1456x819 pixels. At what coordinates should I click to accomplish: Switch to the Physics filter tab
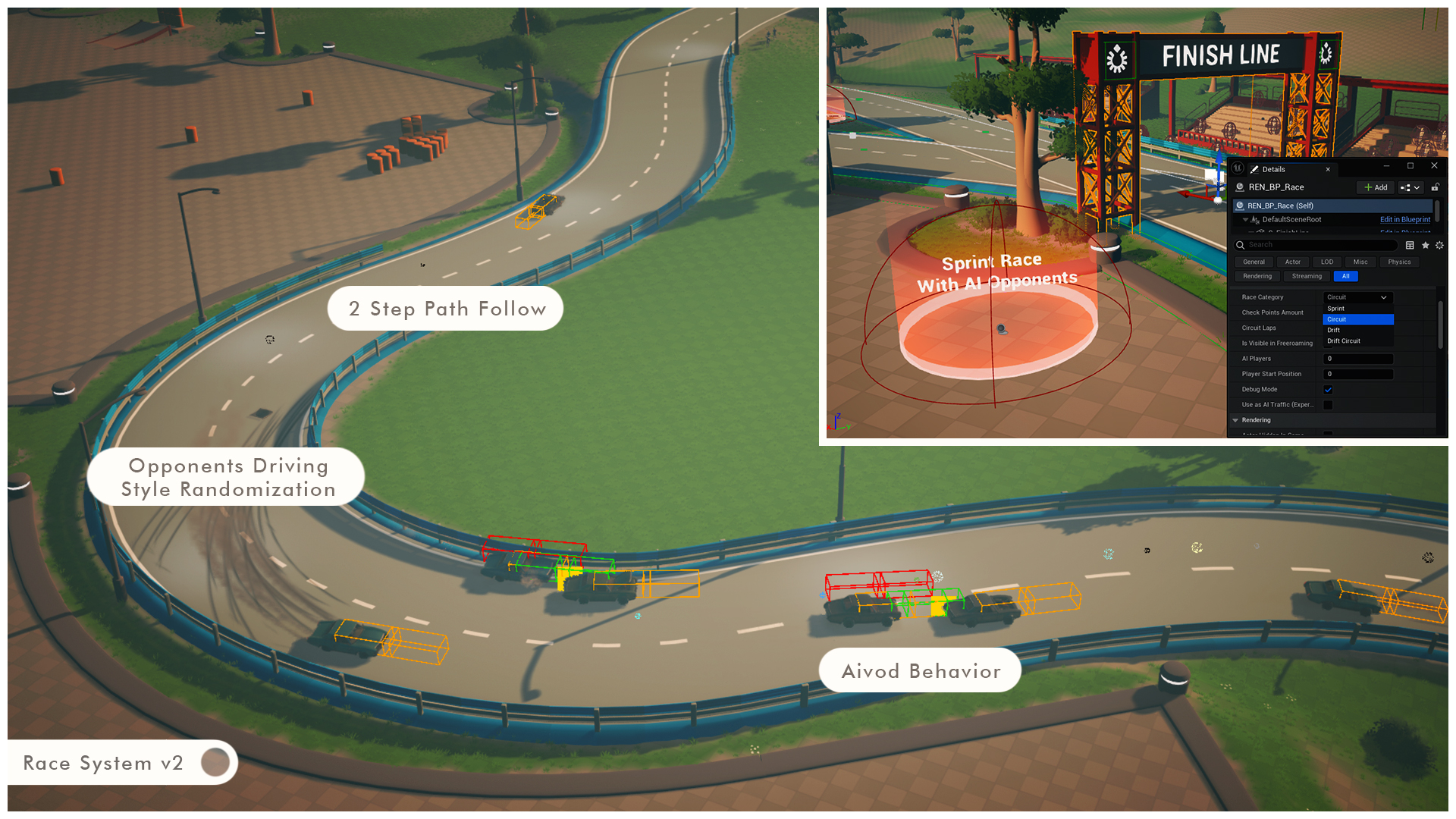coord(1399,262)
